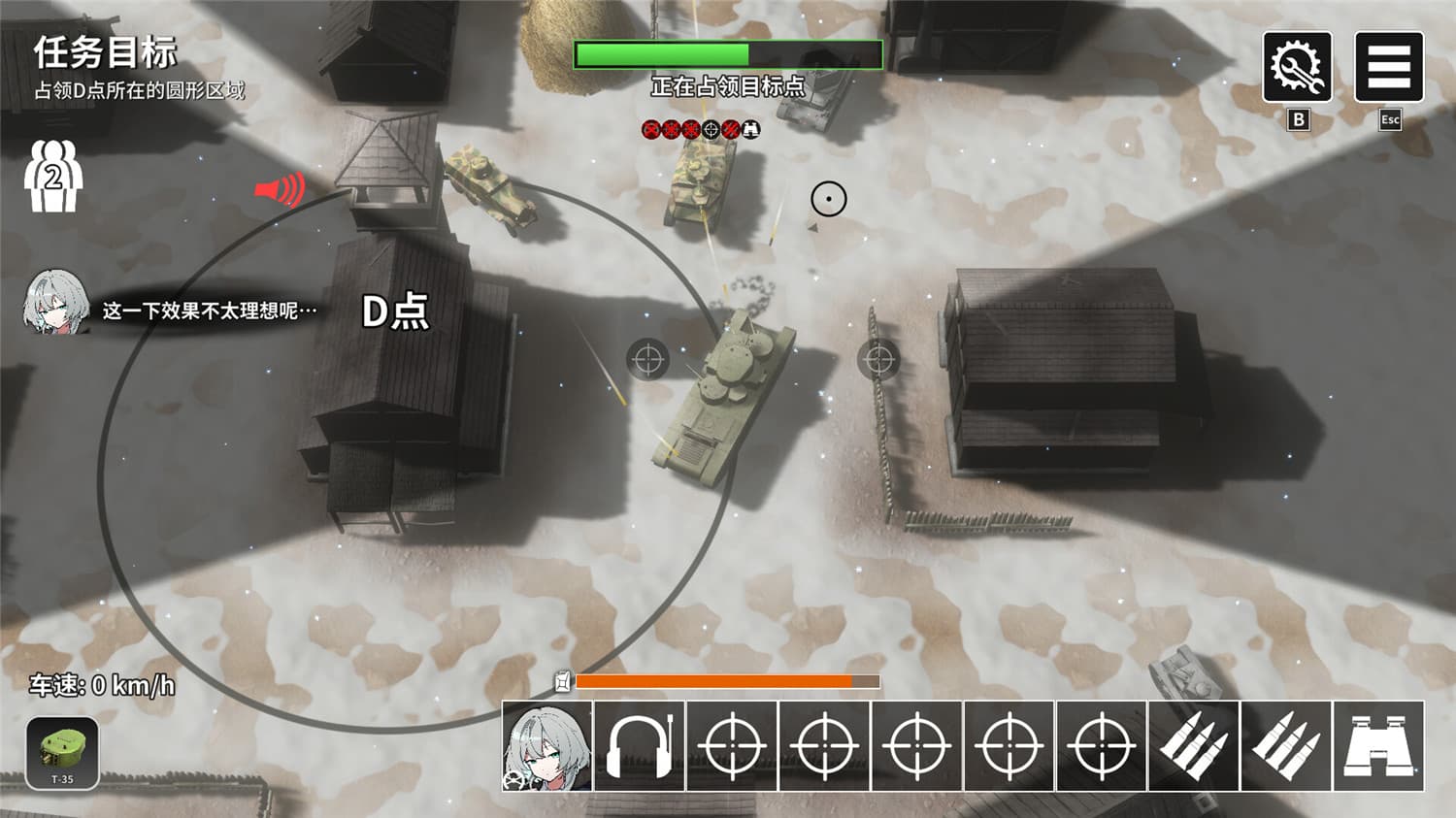Click the red loudspeaker alert icon near D点

pos(281,190)
